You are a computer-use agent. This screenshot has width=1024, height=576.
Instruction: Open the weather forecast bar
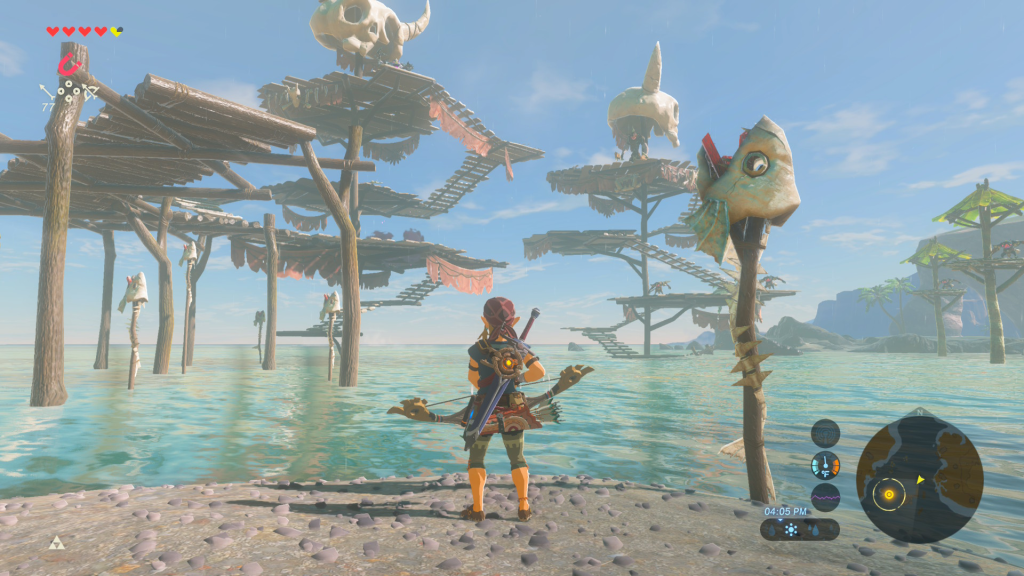(x=800, y=529)
